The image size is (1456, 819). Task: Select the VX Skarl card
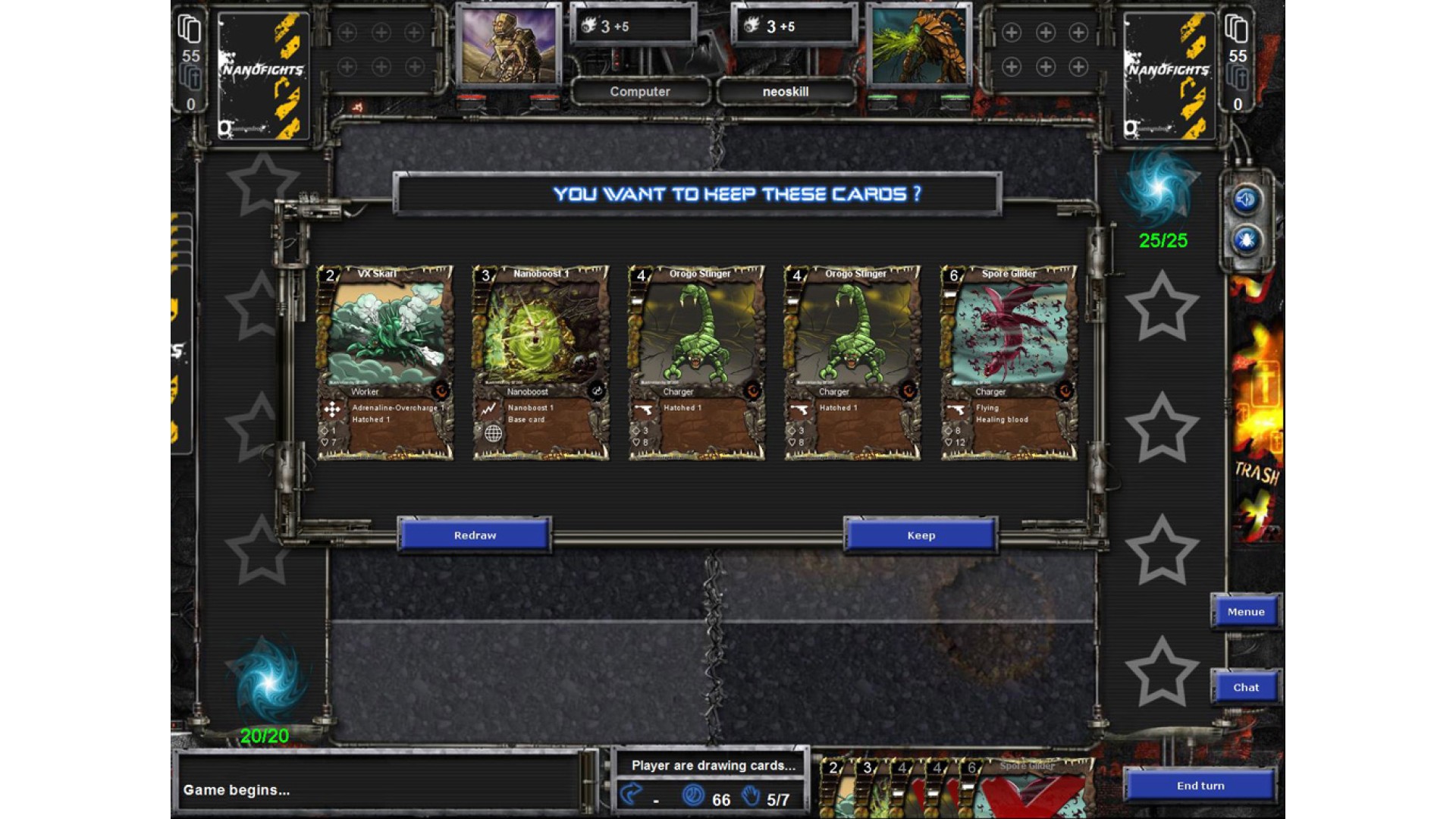coord(385,362)
